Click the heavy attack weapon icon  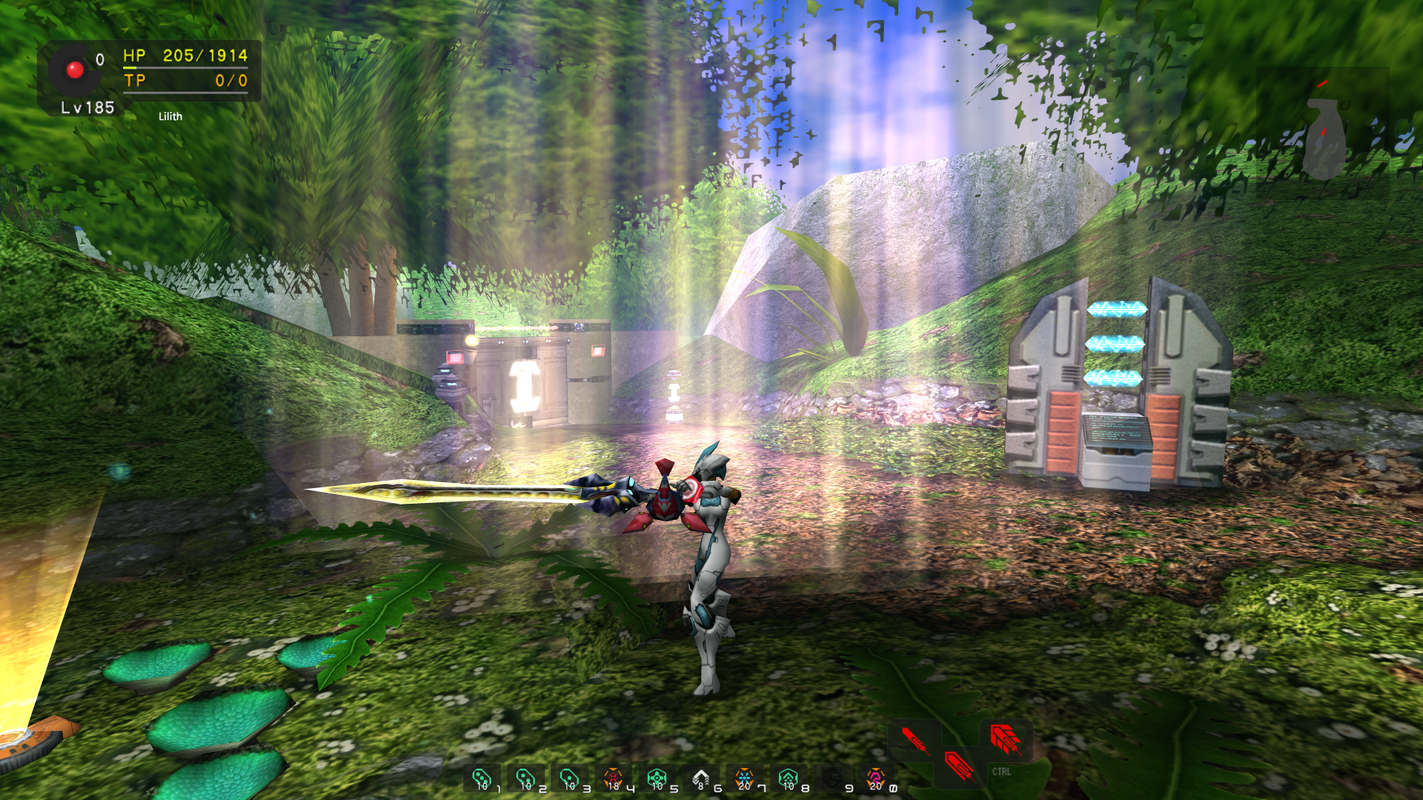(960, 766)
